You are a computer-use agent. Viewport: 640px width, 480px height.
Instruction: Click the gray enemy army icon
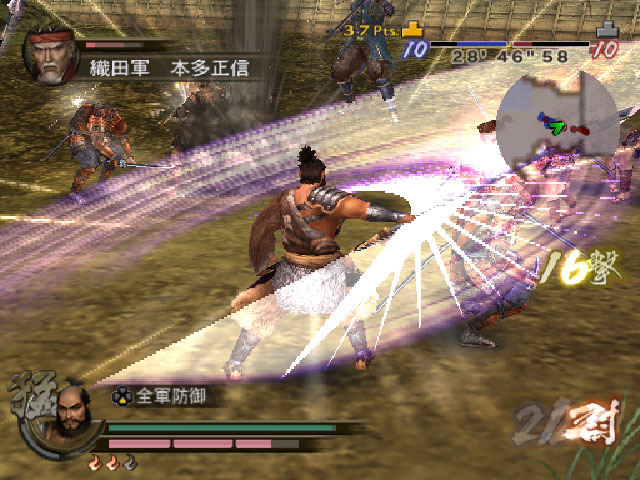coord(606,31)
